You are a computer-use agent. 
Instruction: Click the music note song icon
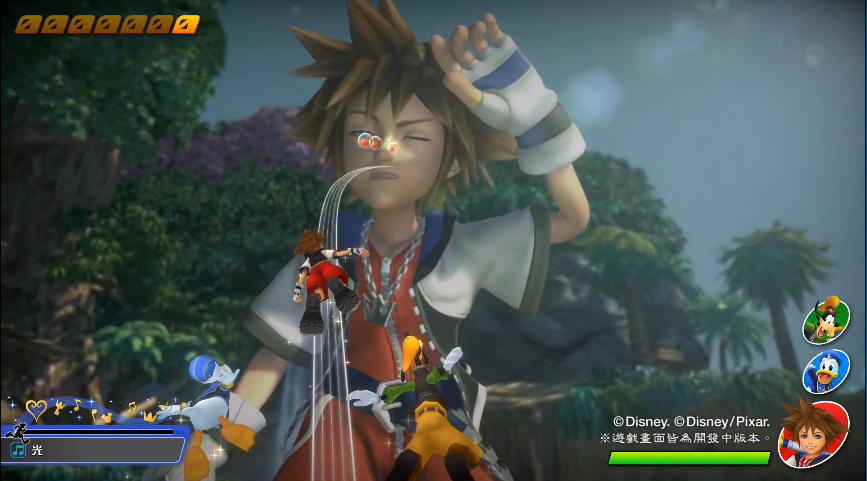coord(18,451)
